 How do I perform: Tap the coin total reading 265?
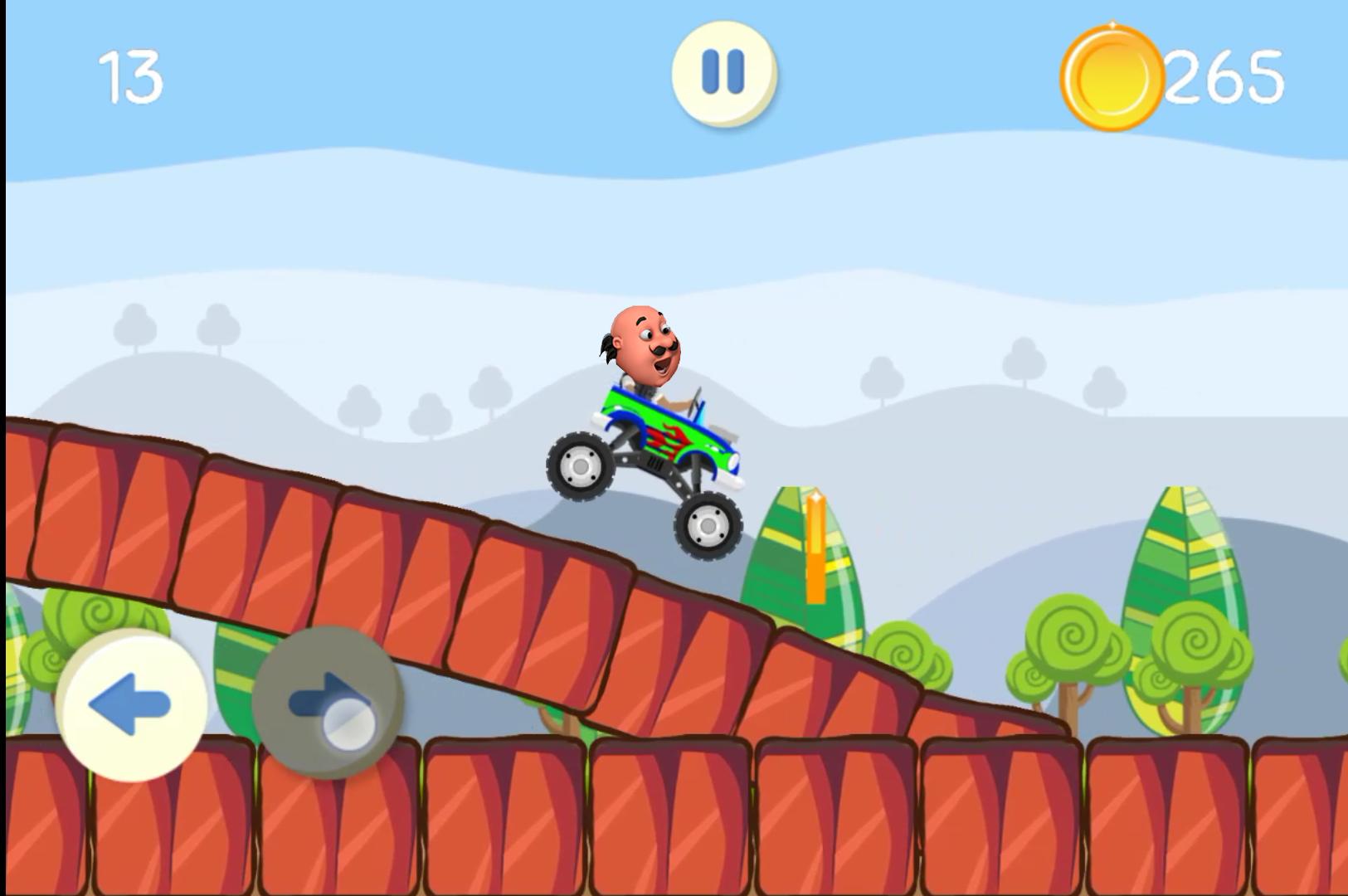pyautogui.click(x=1221, y=76)
